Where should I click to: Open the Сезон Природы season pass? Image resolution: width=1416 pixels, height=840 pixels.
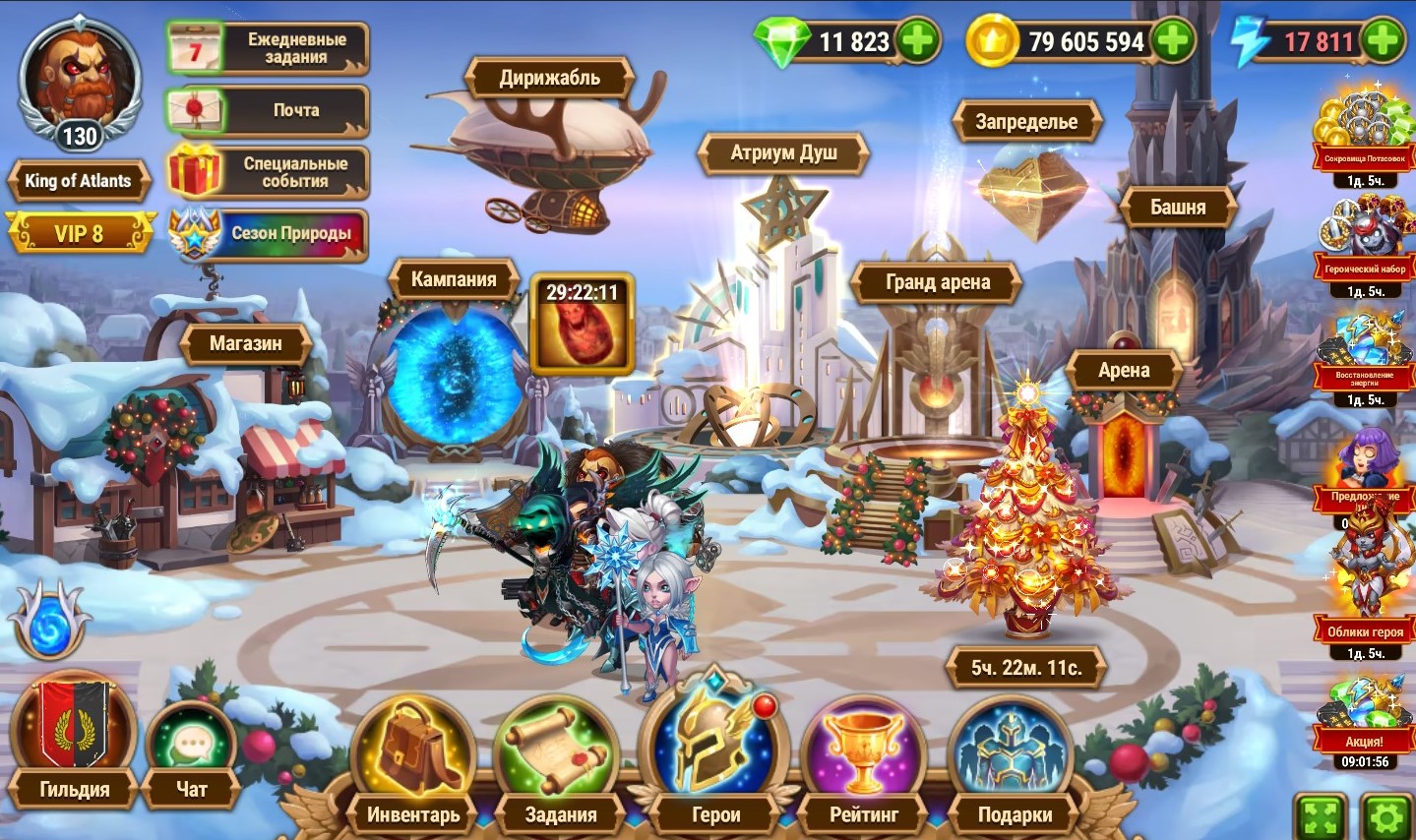(x=268, y=234)
